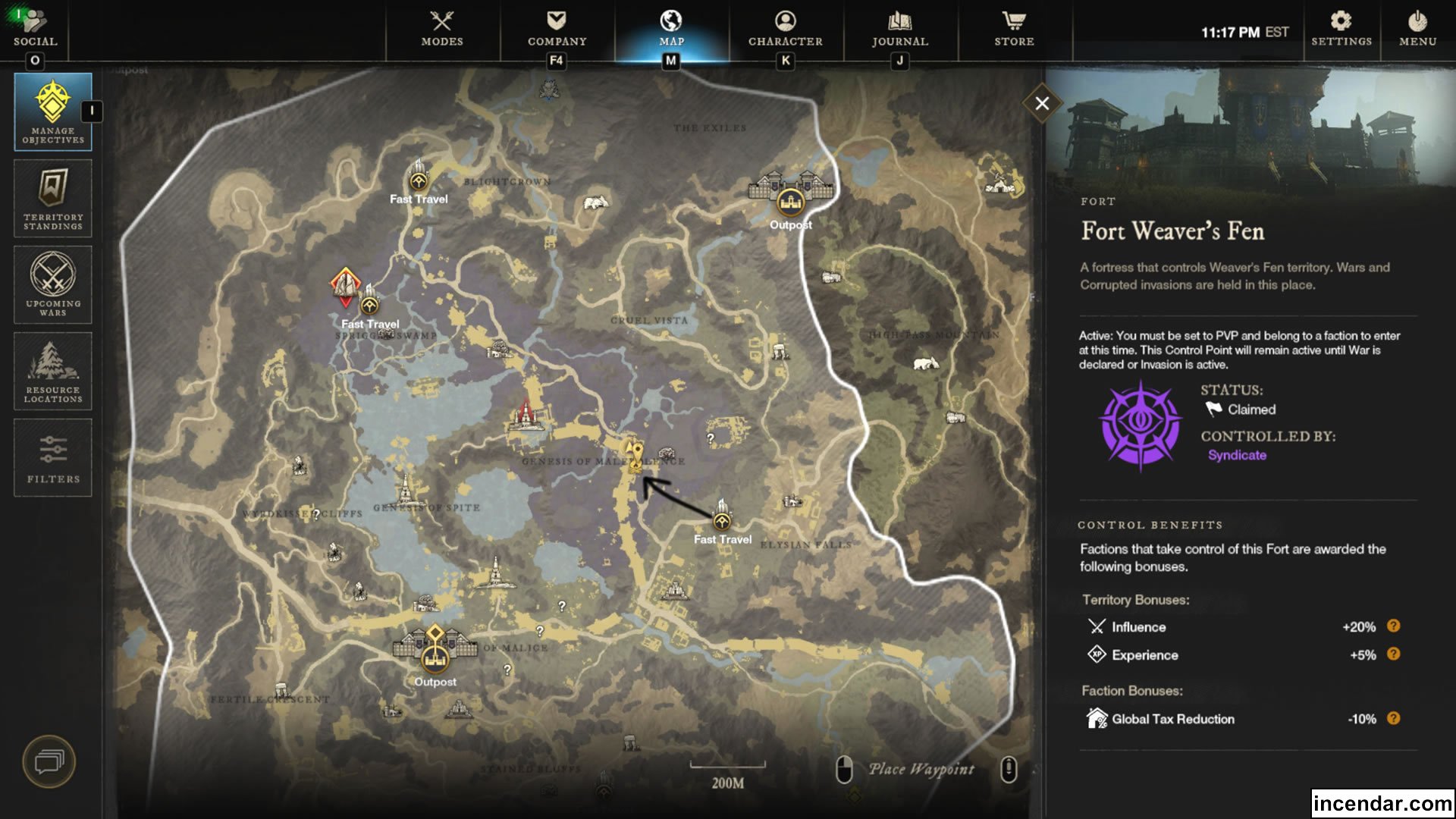Close the Fort Weaver's Fen panel
Screen dimensions: 1456x819
pyautogui.click(x=1043, y=104)
